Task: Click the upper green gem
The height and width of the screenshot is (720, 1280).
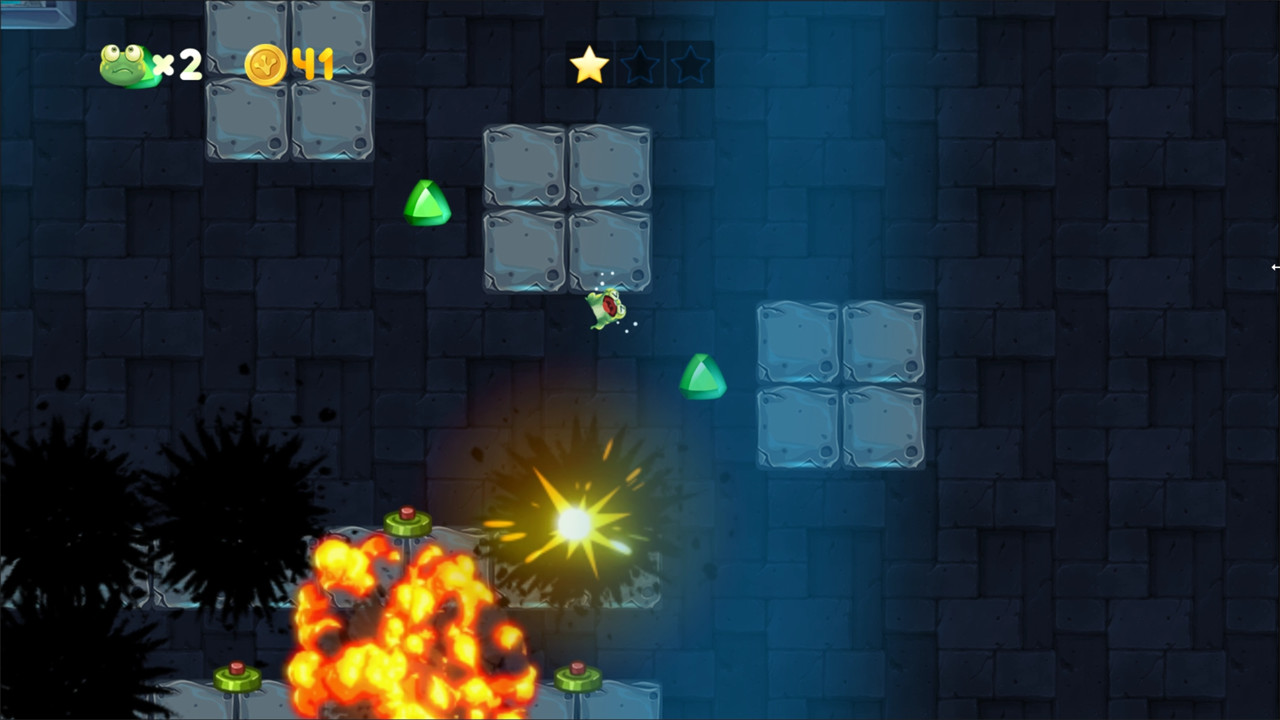Action: tap(428, 205)
